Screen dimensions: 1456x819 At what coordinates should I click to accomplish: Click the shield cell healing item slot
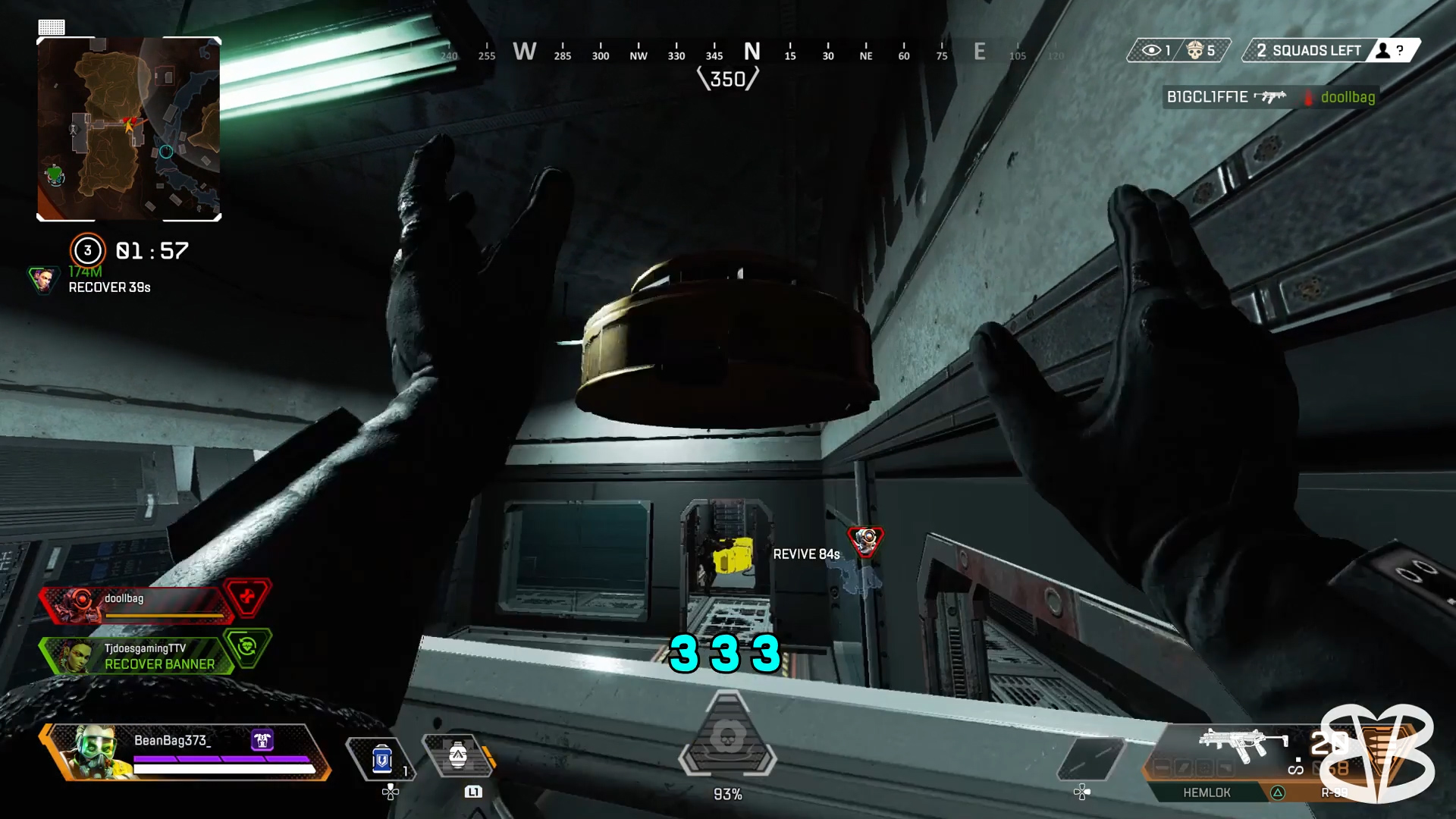click(381, 758)
